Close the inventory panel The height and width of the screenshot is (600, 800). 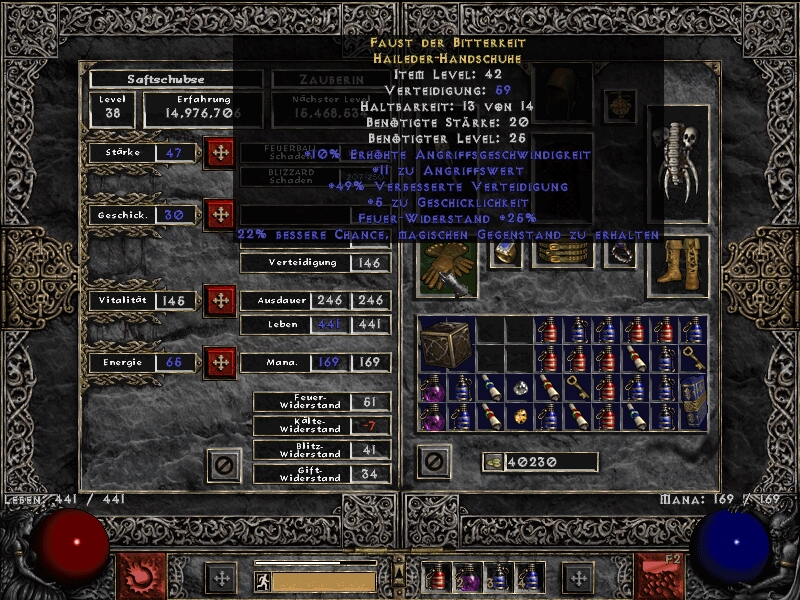pyautogui.click(x=433, y=462)
